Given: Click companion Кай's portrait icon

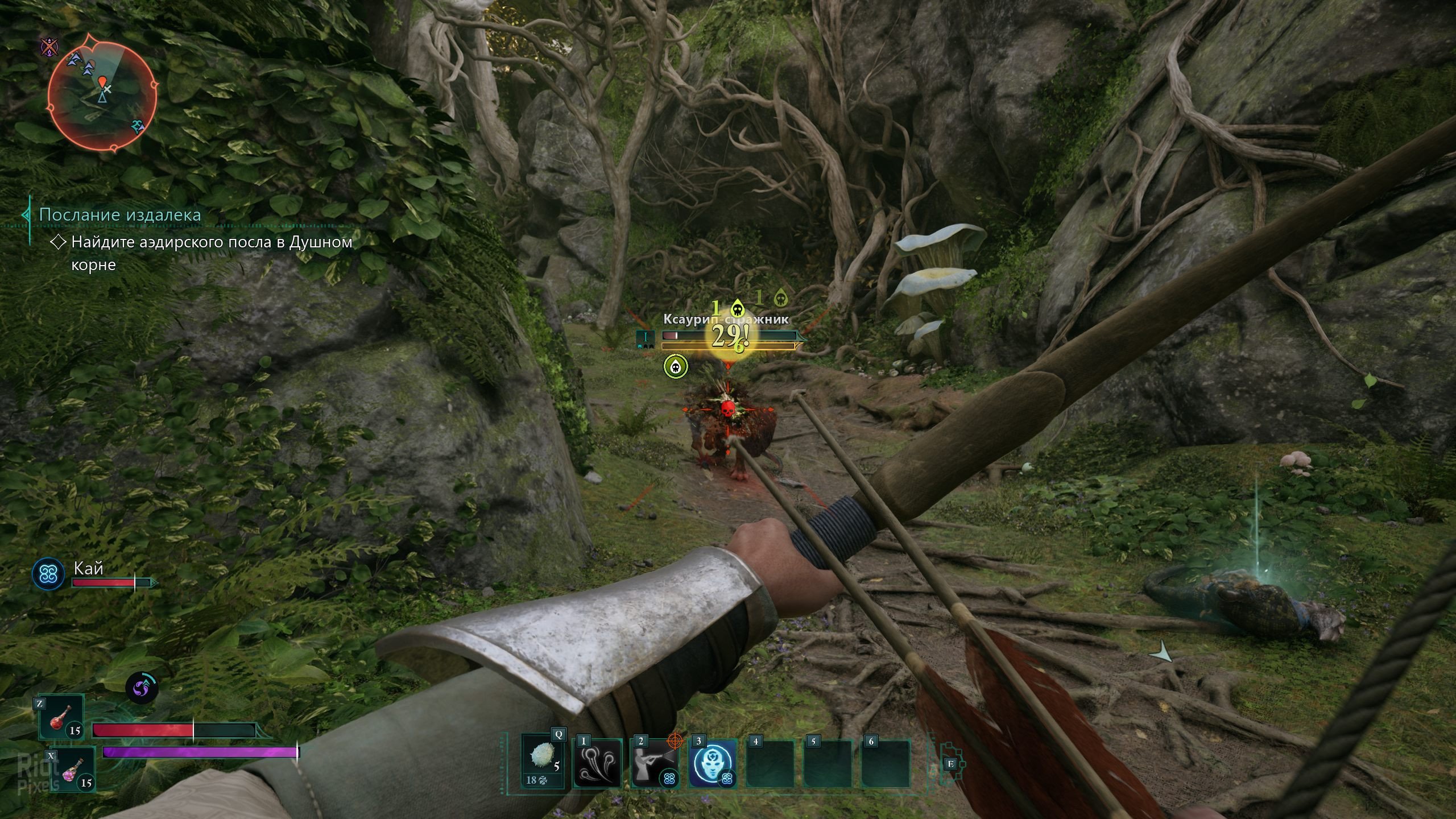Looking at the screenshot, I should coord(48,573).
